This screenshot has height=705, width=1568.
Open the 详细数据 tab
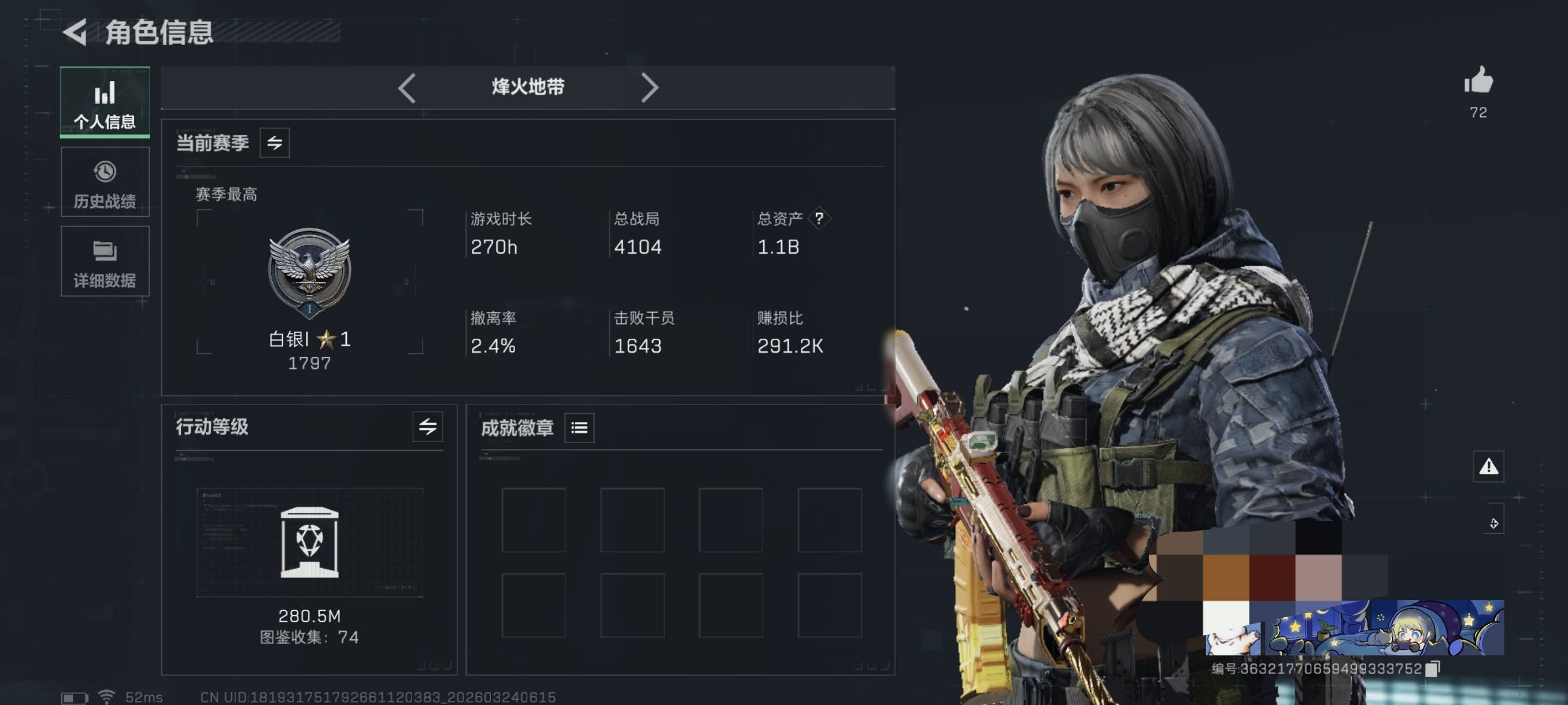pos(105,262)
